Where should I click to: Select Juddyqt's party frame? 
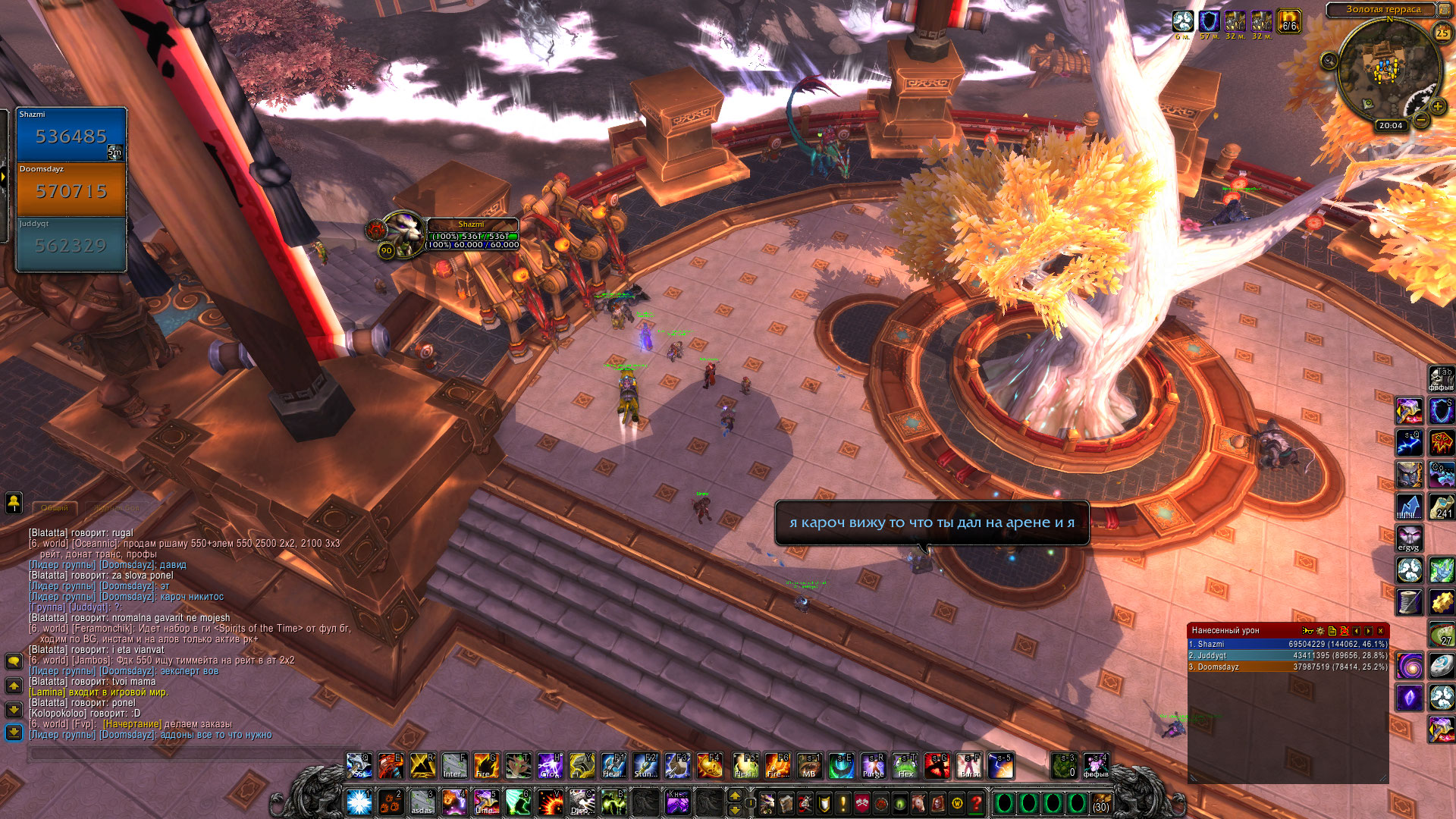tap(71, 244)
